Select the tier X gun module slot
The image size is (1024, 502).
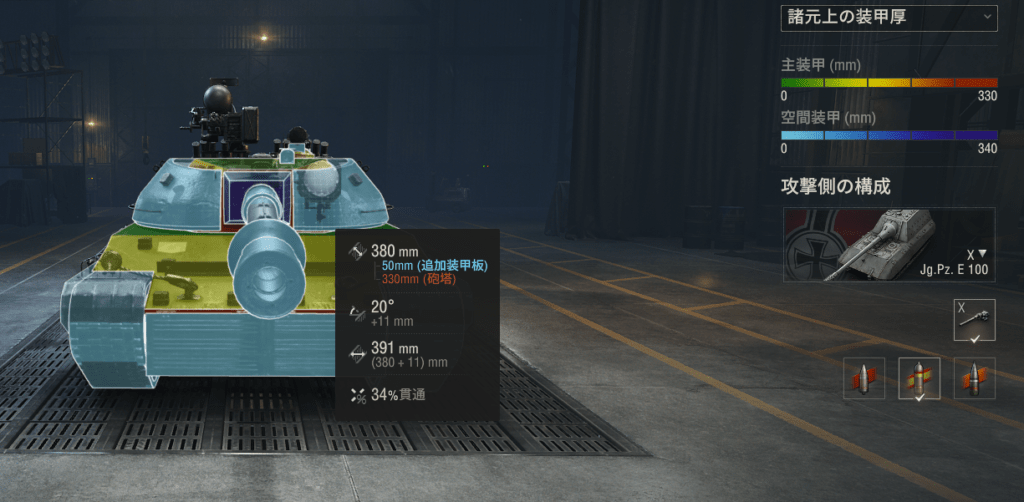click(974, 319)
